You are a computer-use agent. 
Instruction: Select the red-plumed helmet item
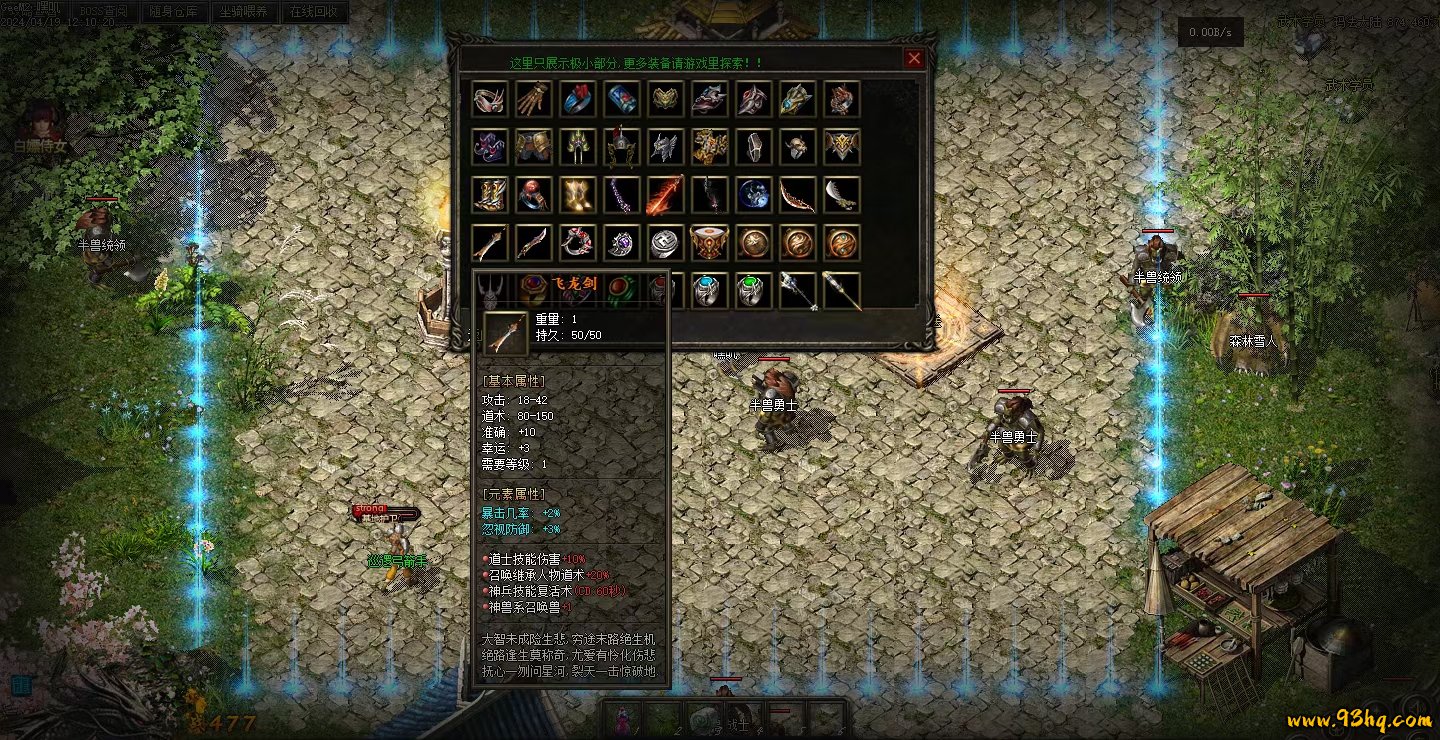pos(622,147)
